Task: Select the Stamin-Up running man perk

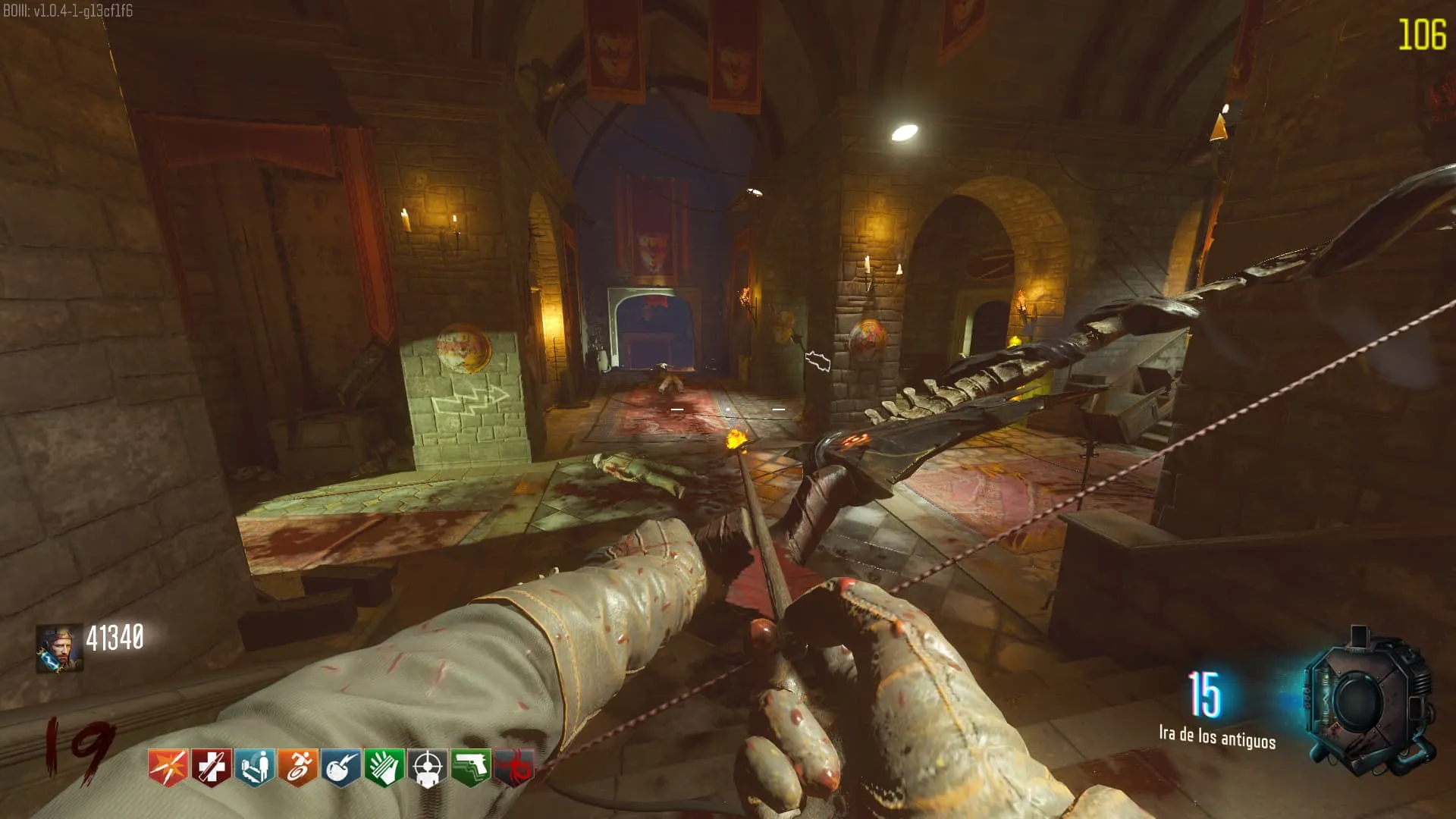Action: (297, 767)
